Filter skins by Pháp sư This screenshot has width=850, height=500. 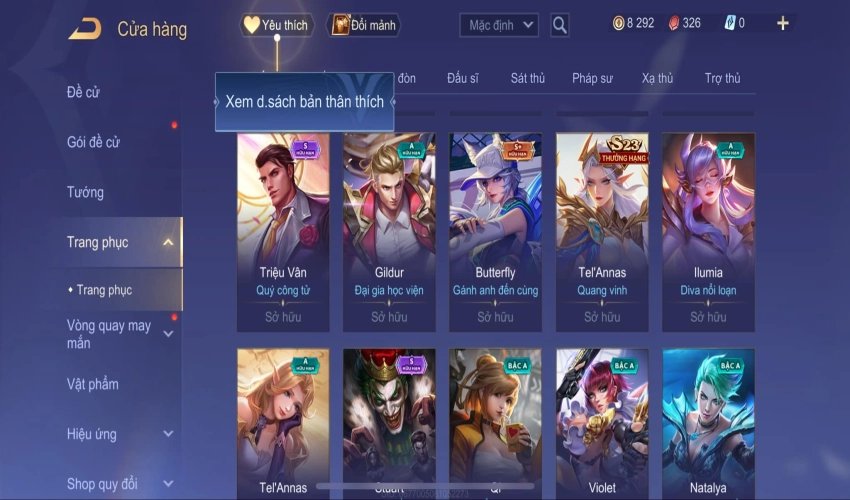coord(592,78)
